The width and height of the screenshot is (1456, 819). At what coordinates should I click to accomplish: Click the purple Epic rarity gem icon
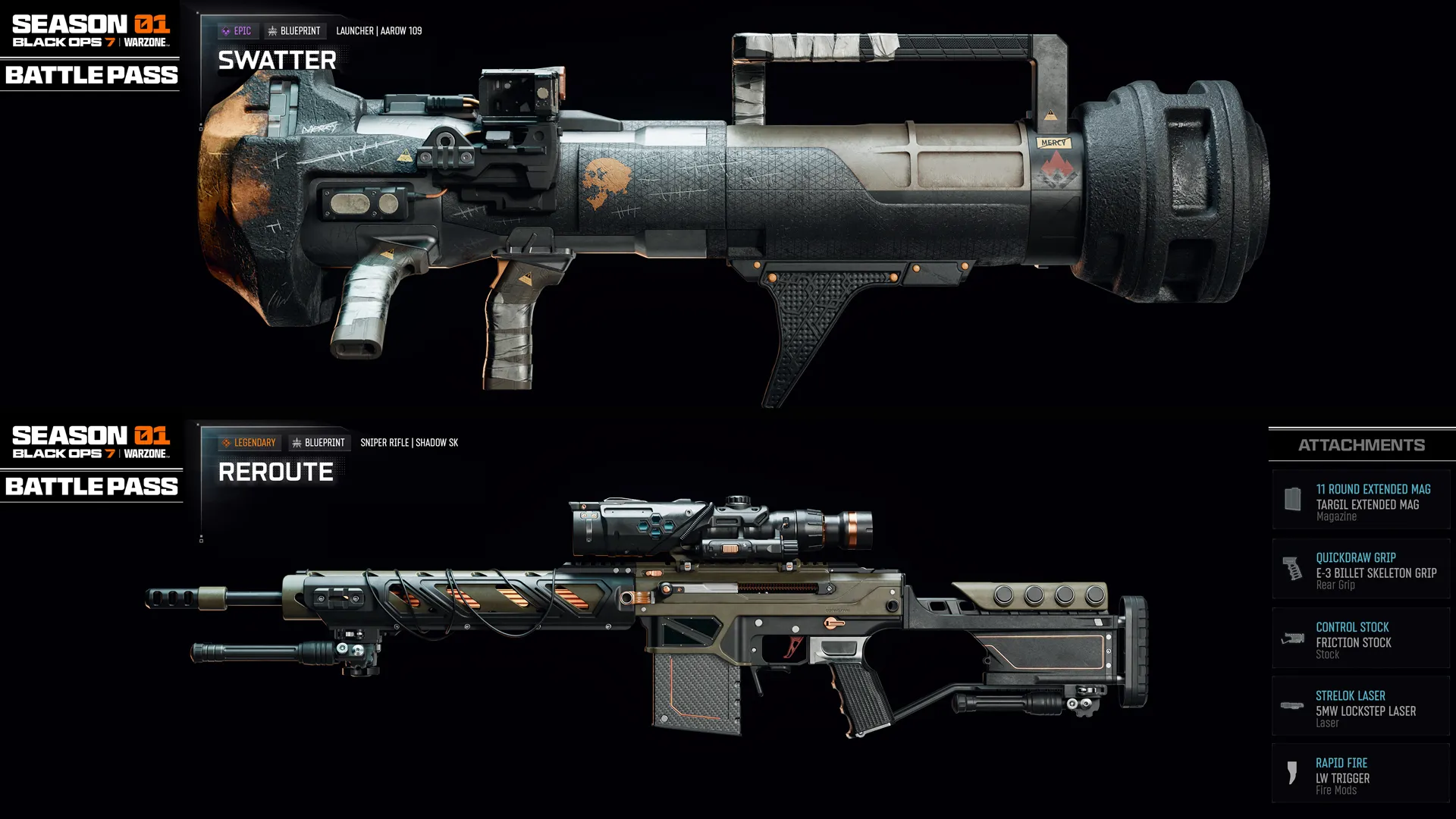pyautogui.click(x=225, y=30)
